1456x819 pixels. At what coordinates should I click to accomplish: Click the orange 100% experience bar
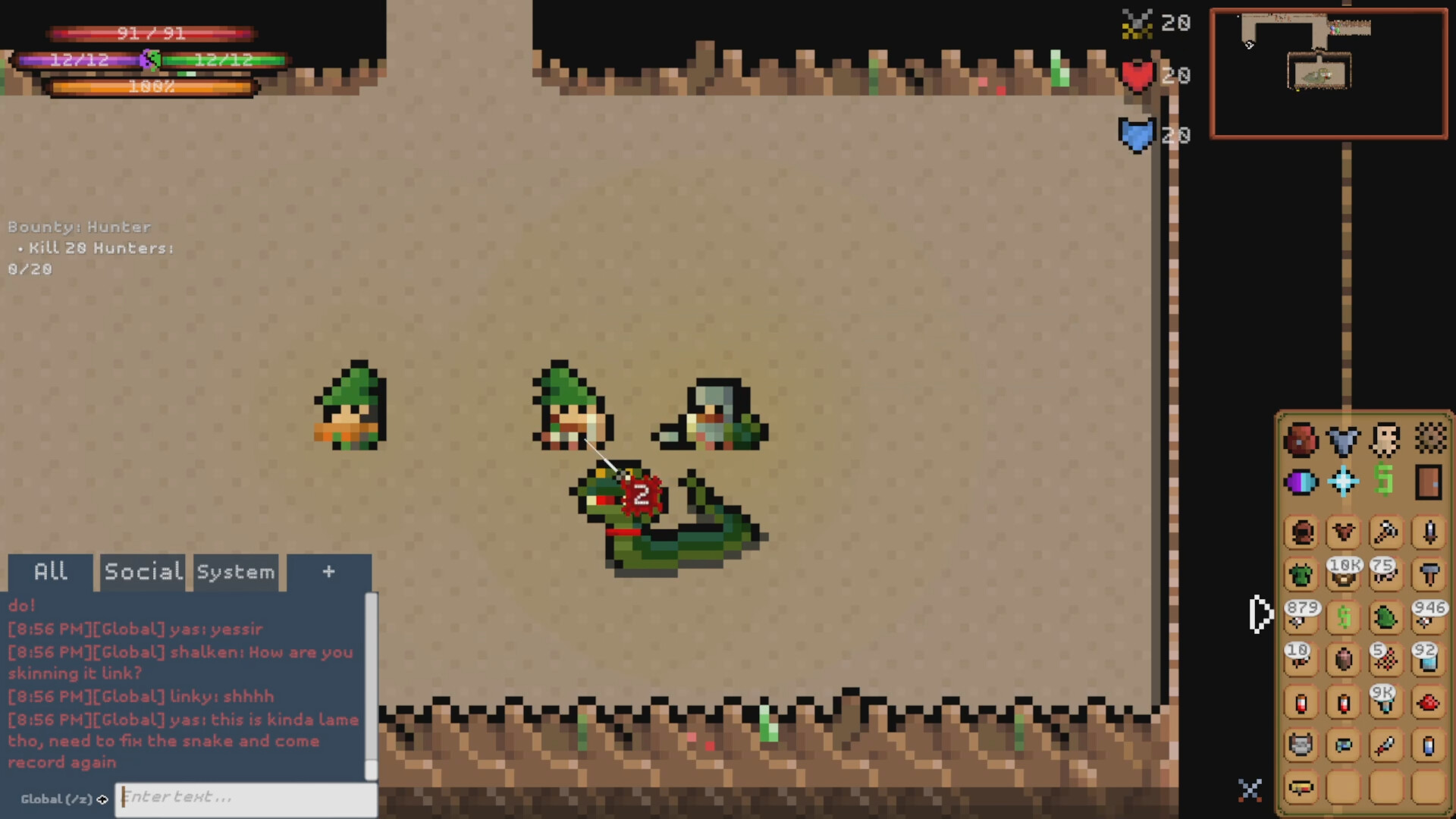(x=152, y=86)
